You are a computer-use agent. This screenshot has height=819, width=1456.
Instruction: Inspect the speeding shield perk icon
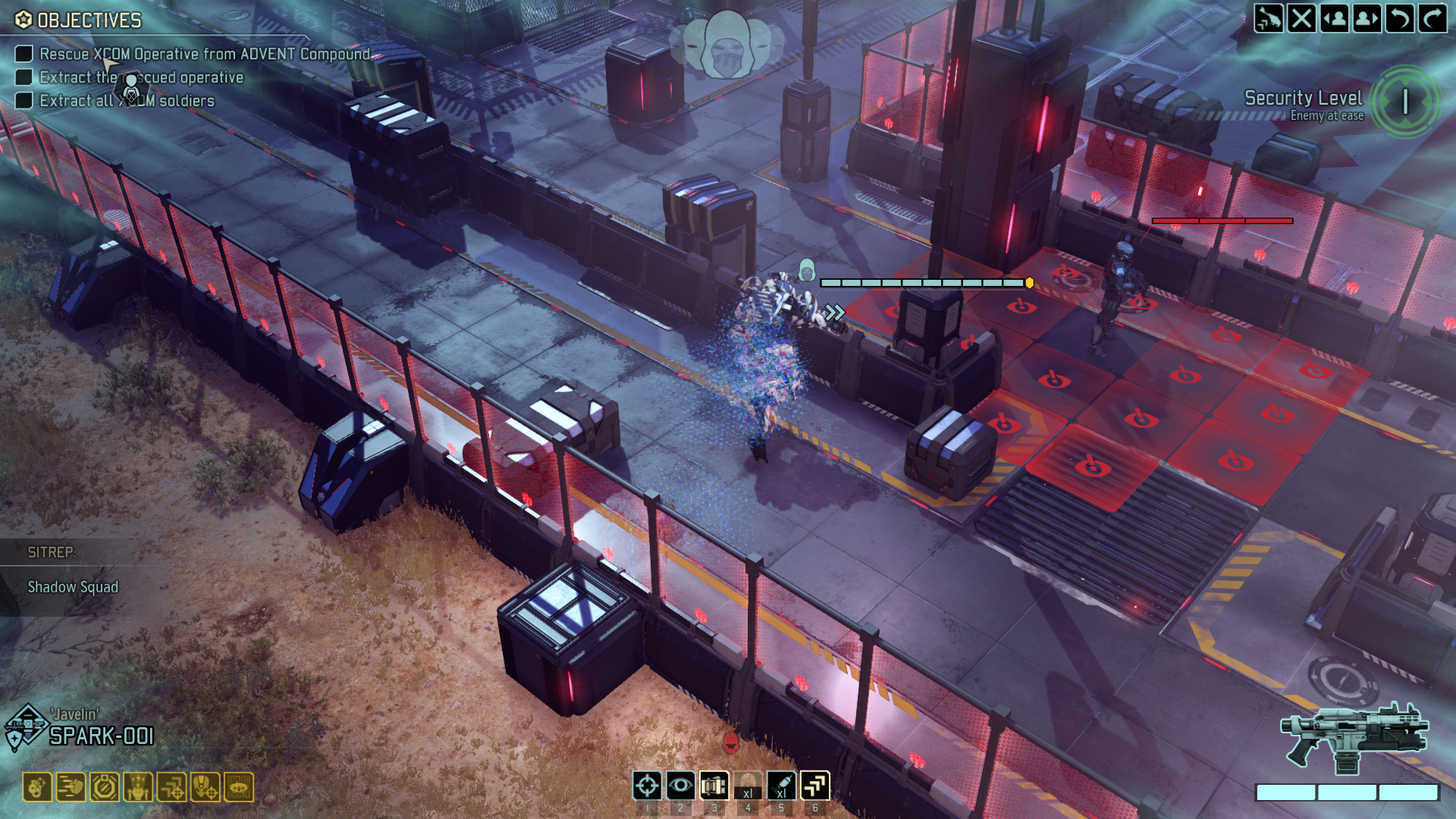(71, 787)
